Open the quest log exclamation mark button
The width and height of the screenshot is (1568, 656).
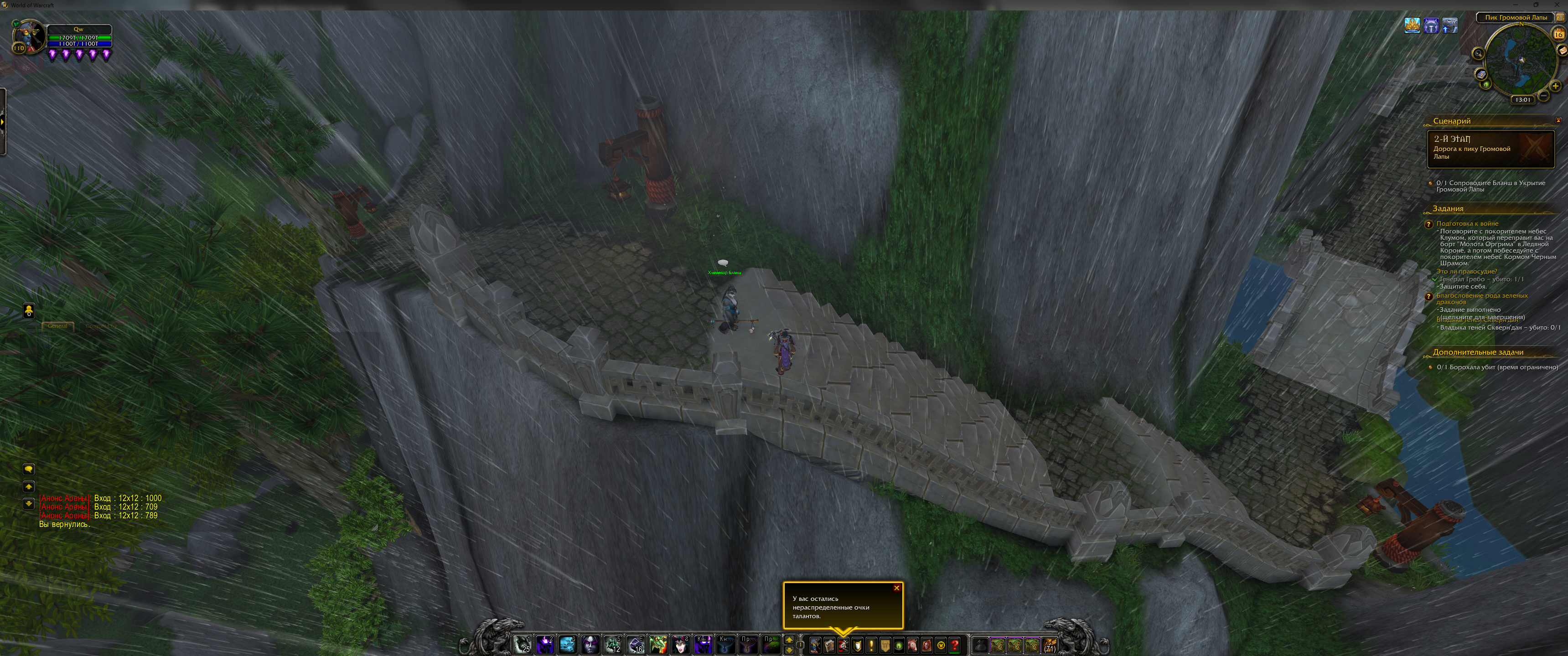(871, 645)
